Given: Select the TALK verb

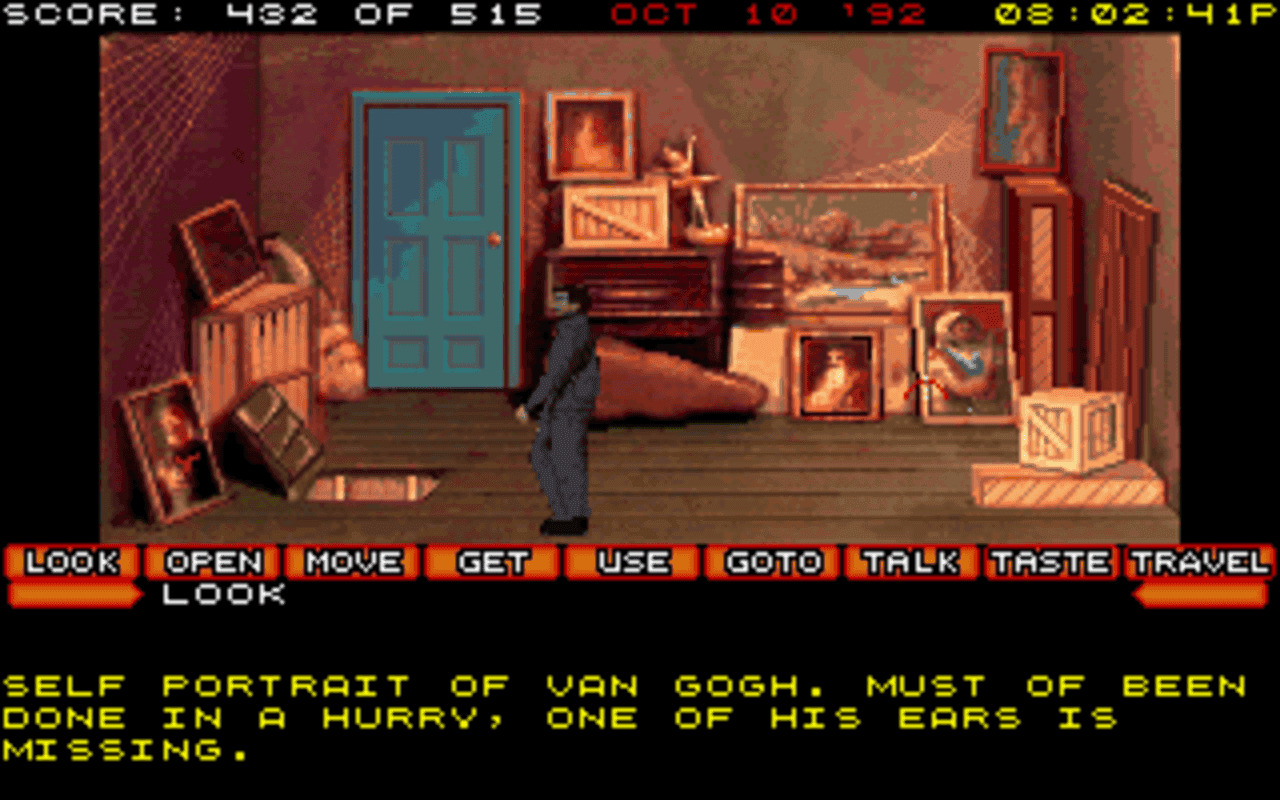Looking at the screenshot, I should (x=909, y=563).
